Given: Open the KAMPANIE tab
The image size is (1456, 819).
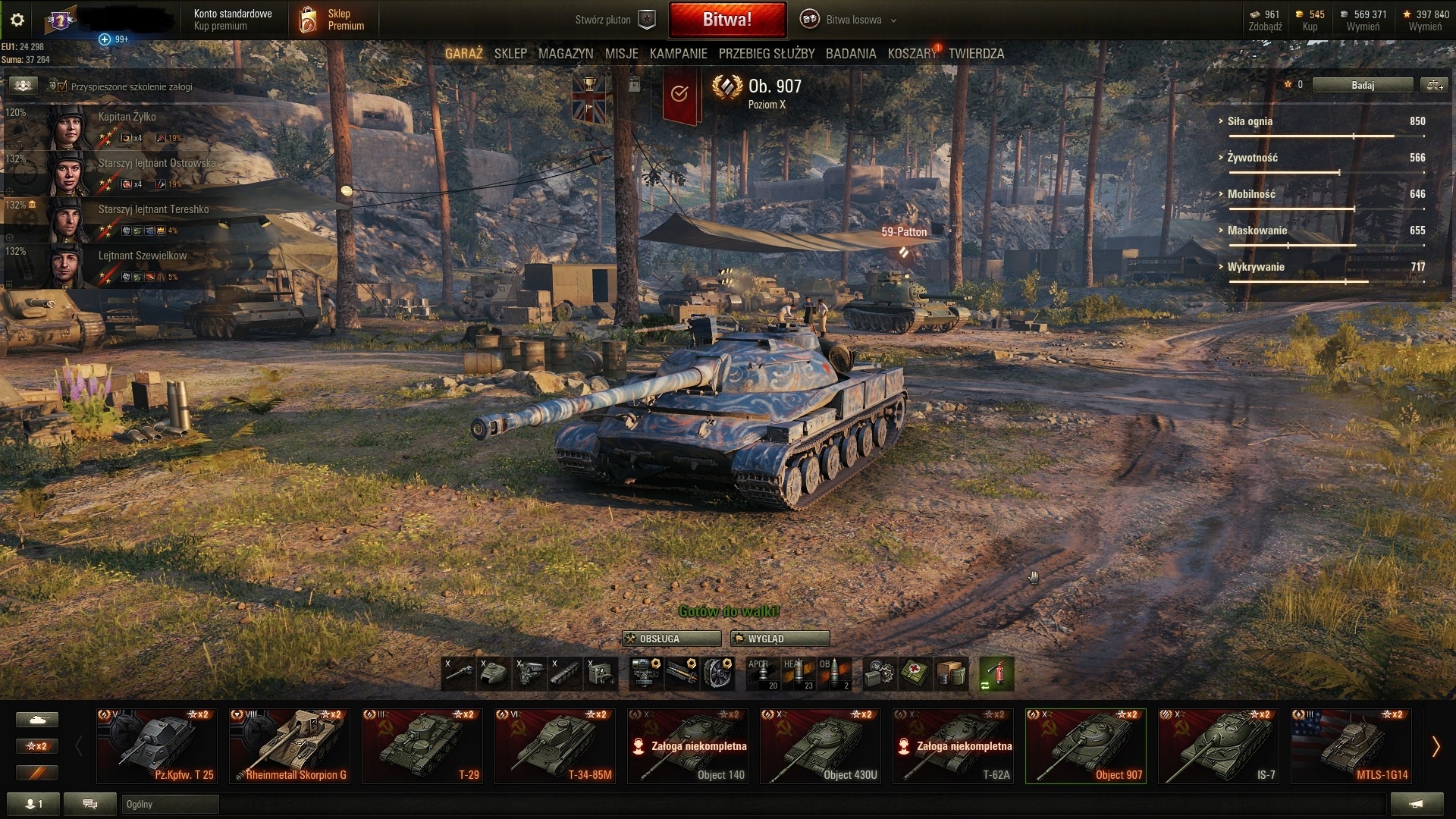Looking at the screenshot, I should pyautogui.click(x=678, y=54).
